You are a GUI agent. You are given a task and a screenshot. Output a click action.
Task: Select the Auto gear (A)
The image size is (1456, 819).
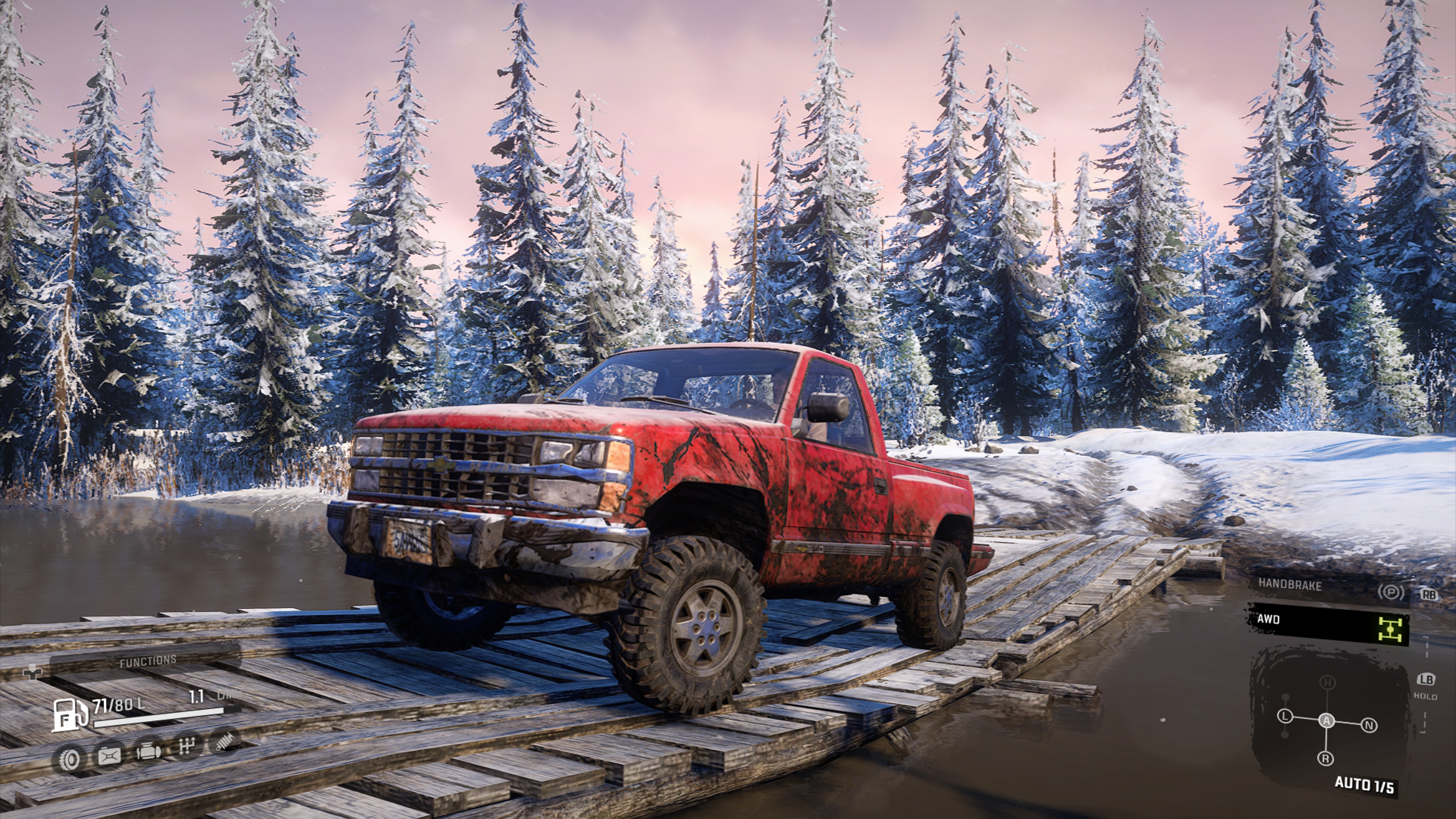pyautogui.click(x=1327, y=721)
